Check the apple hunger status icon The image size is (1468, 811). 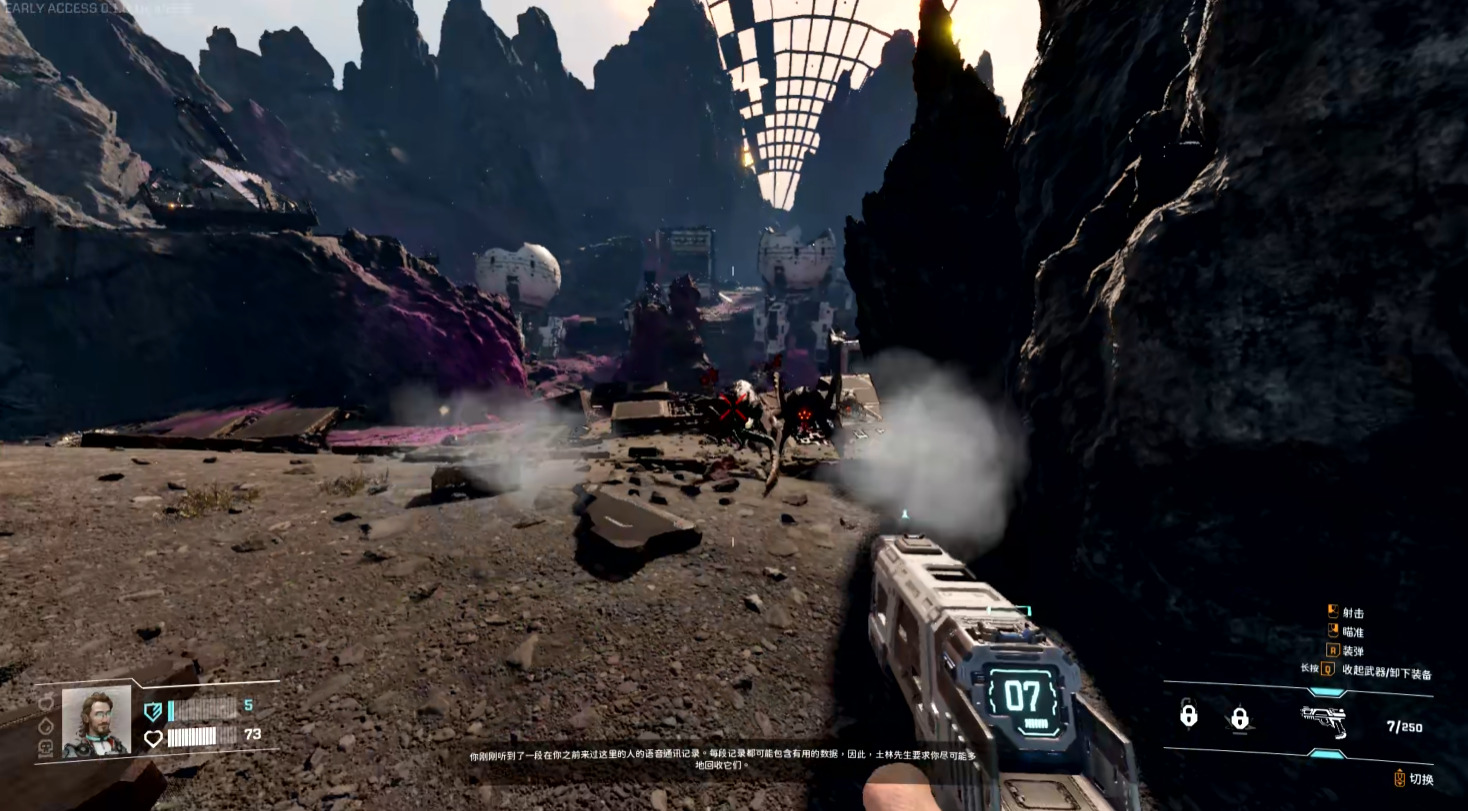(x=46, y=702)
